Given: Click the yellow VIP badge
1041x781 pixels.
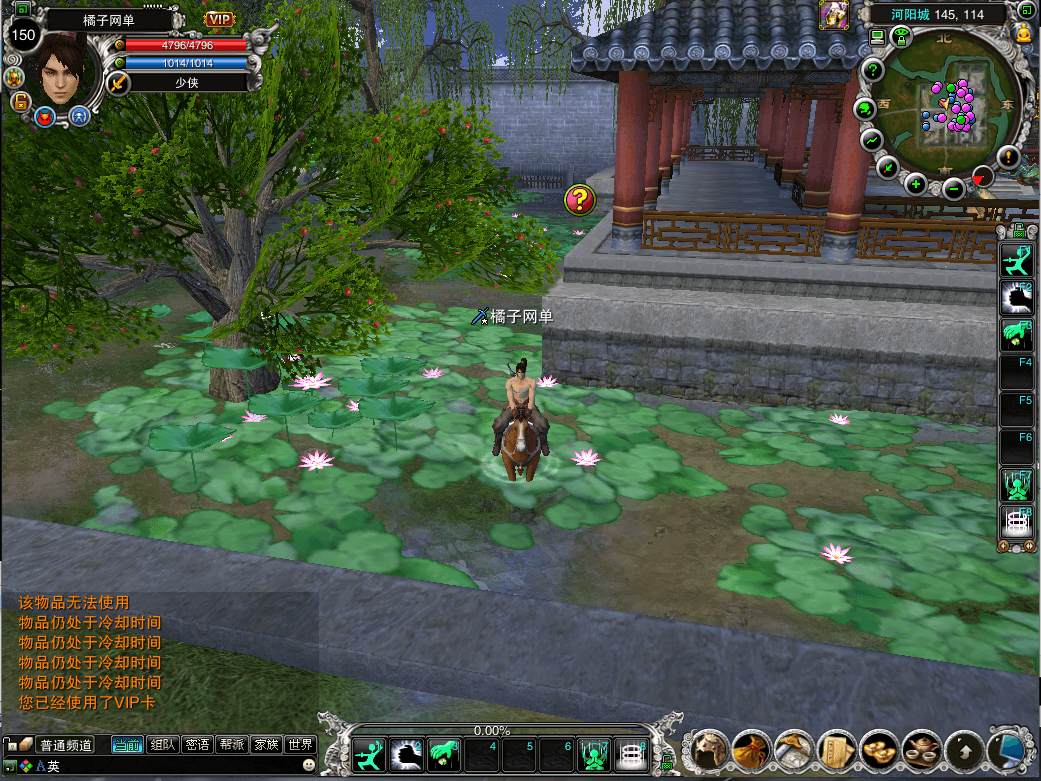Looking at the screenshot, I should (x=219, y=19).
